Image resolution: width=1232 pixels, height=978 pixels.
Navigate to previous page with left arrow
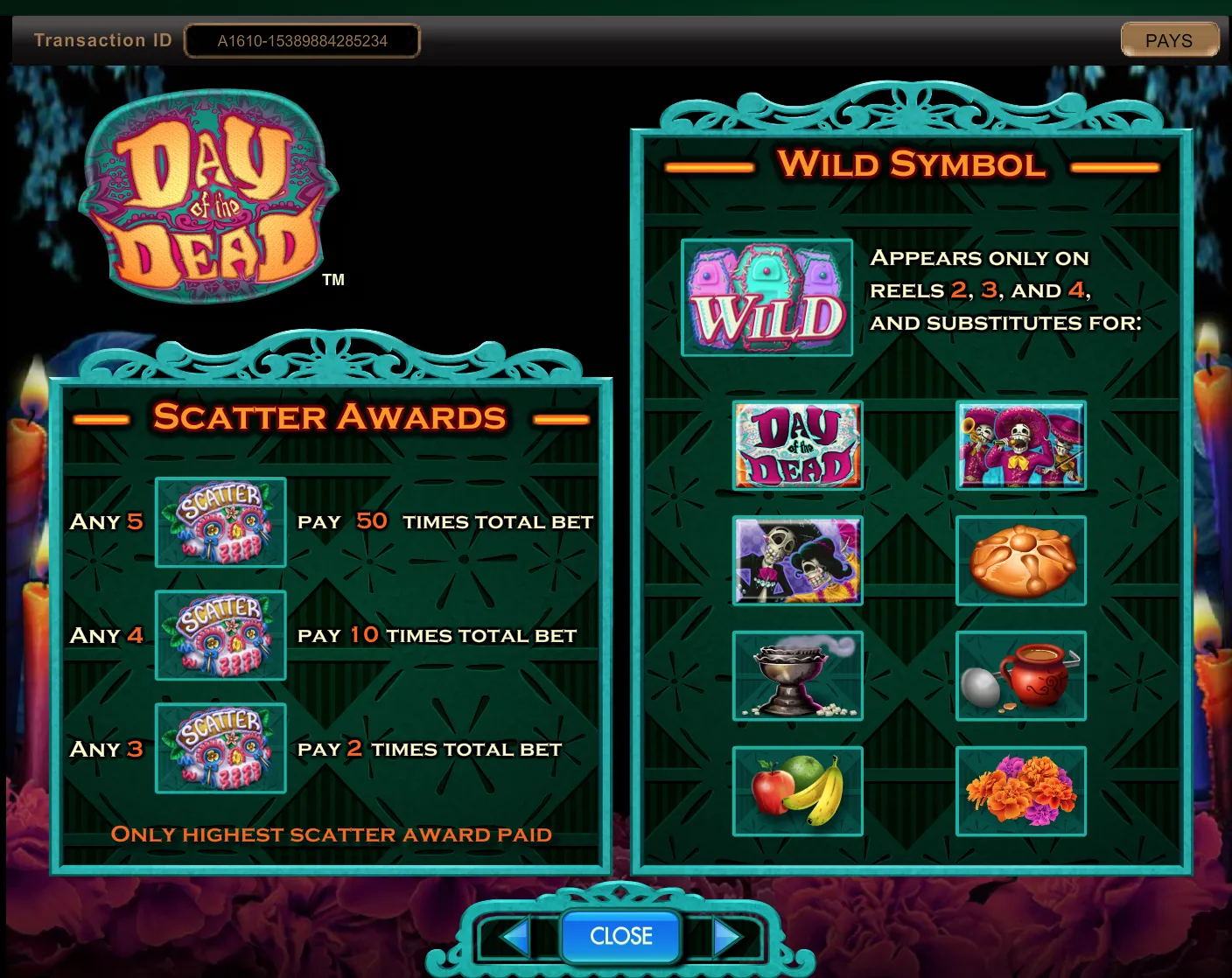coord(514,936)
